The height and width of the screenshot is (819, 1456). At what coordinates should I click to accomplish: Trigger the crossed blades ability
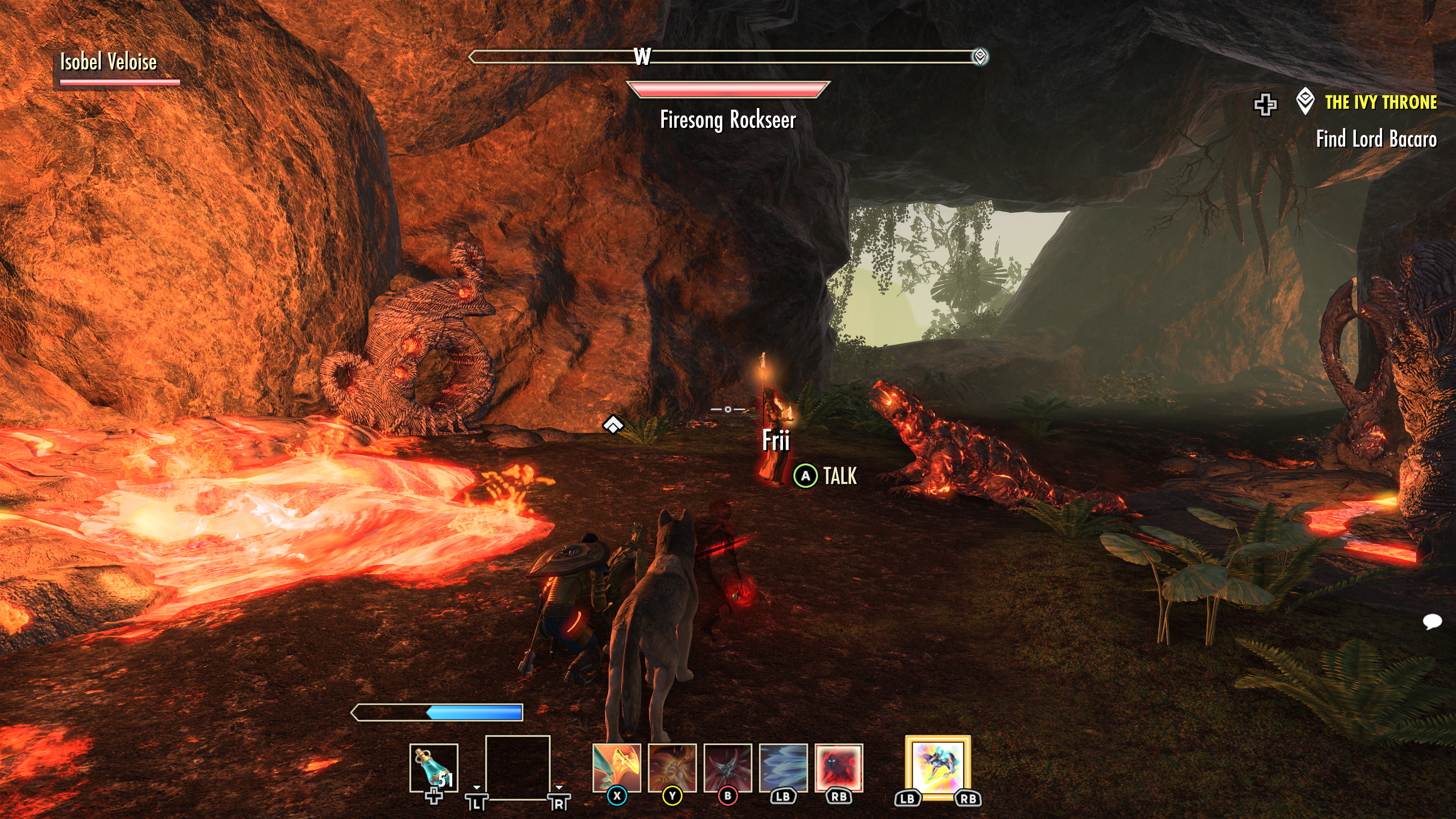click(x=728, y=767)
